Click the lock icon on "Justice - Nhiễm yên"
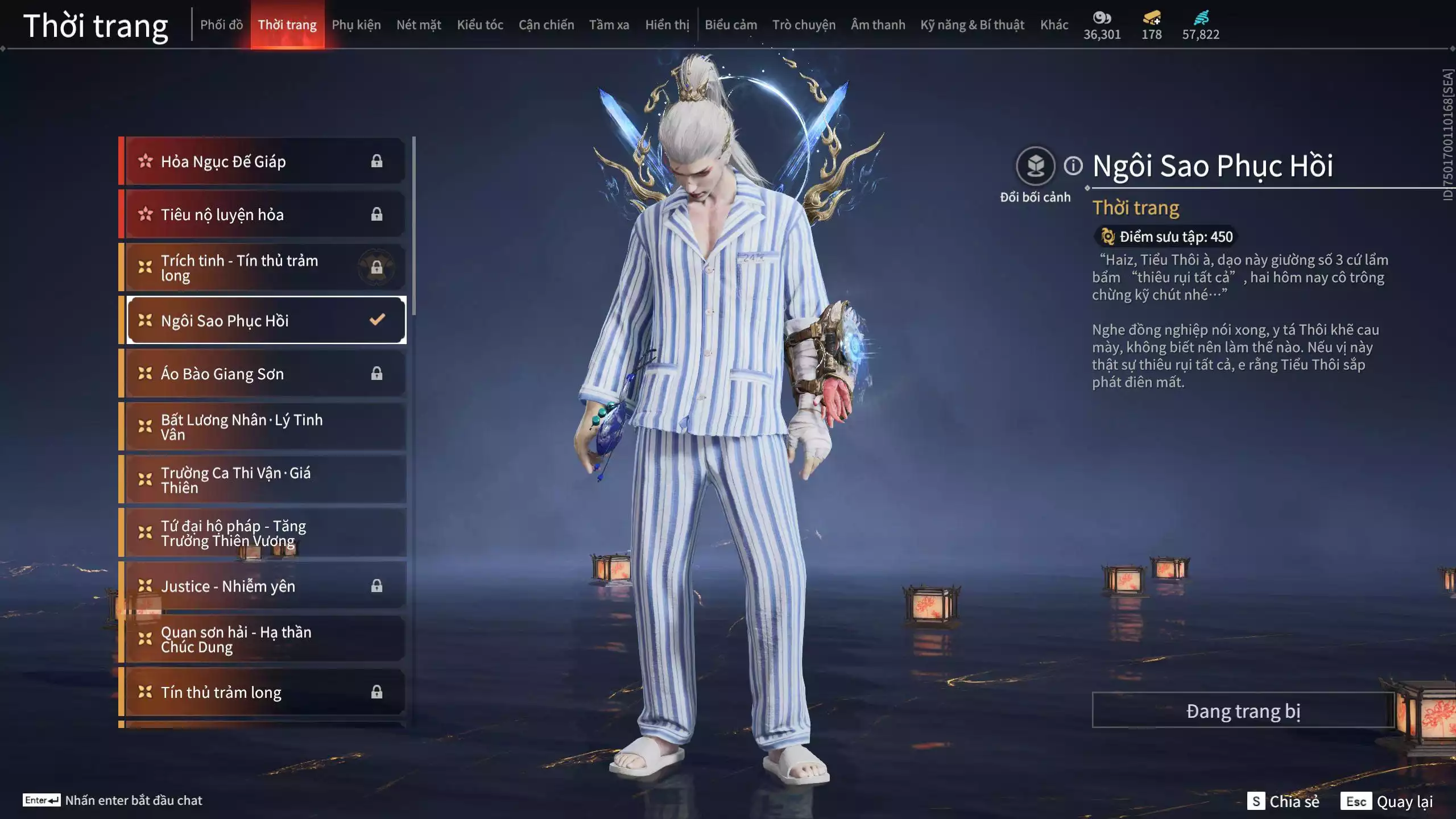 377,586
